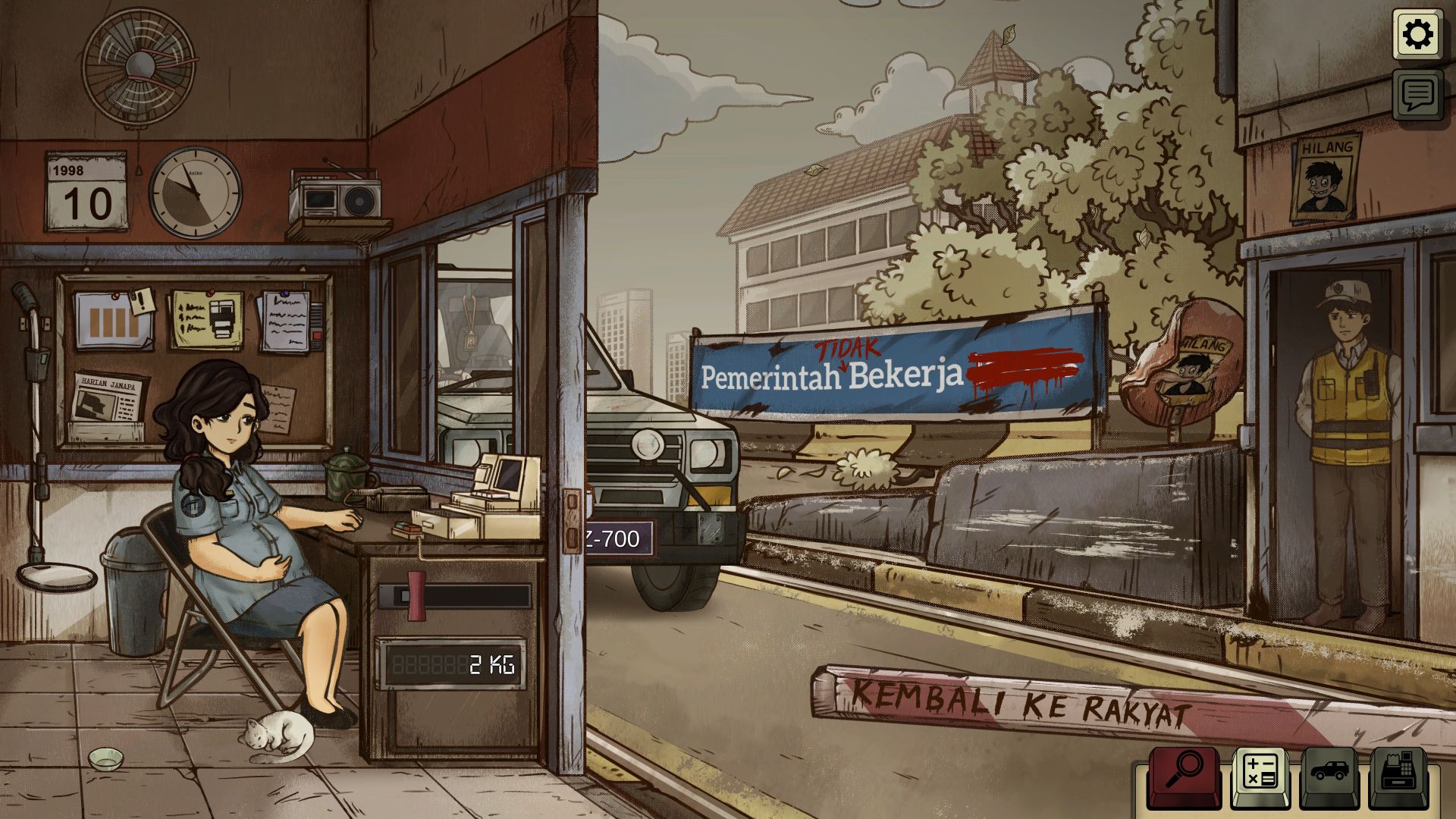Image resolution: width=1456 pixels, height=819 pixels.
Task: Select the red magnifying glass inspect key
Action: [1184, 773]
